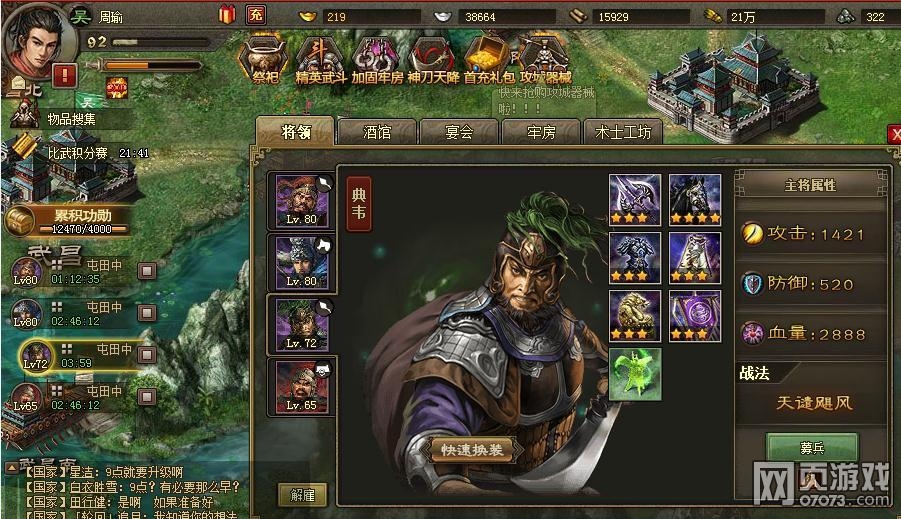This screenshot has height=519, width=901.
Task: Open the 神刀天降 event icon
Action: pyautogui.click(x=433, y=60)
